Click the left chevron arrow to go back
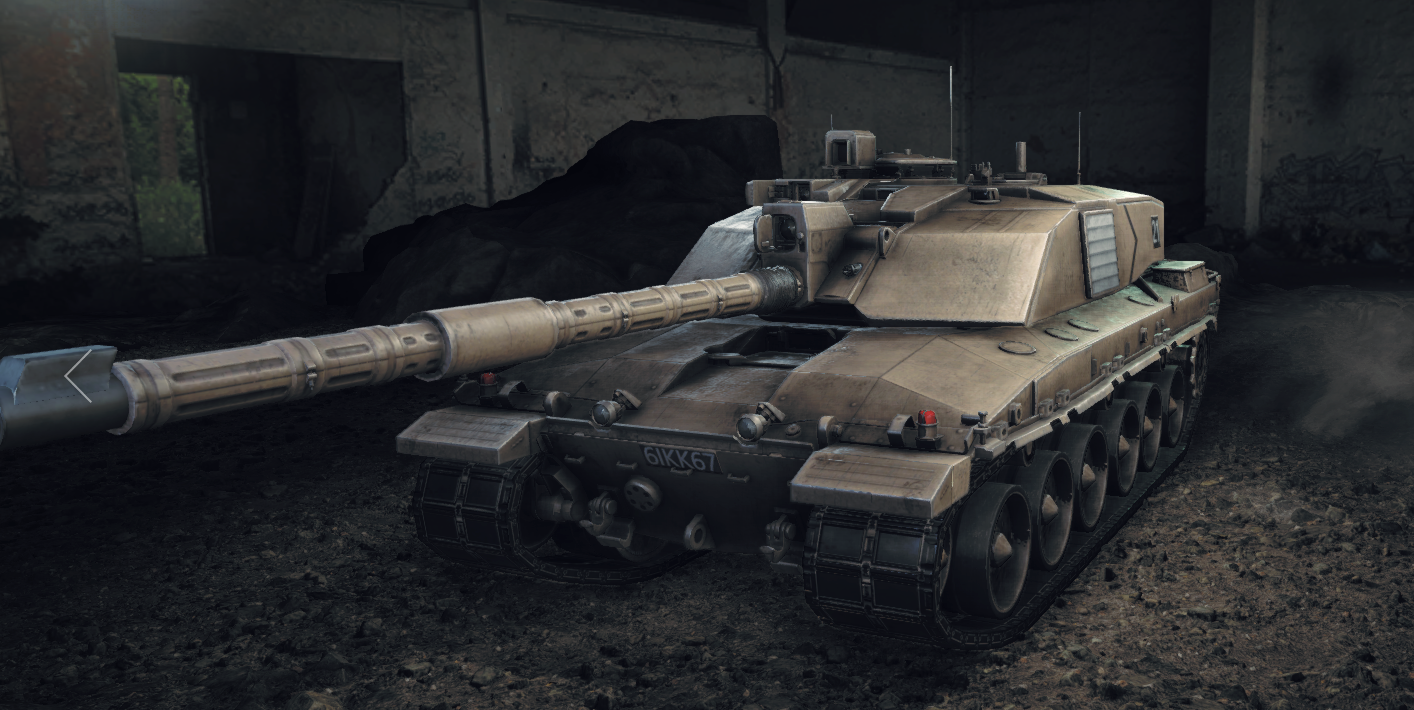The height and width of the screenshot is (710, 1414). pos(79,376)
